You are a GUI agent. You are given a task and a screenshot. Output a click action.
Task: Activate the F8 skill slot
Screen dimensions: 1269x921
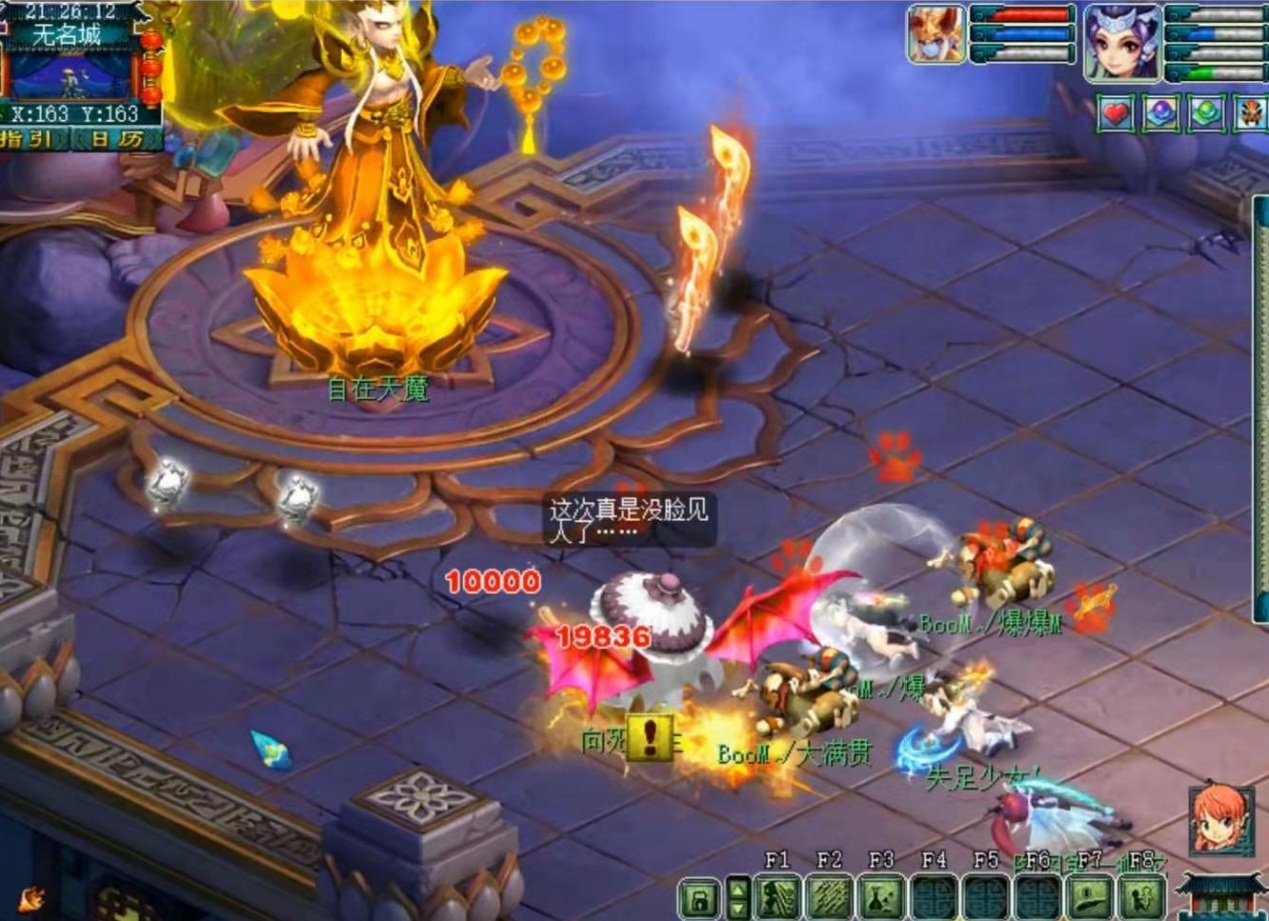[1141, 897]
